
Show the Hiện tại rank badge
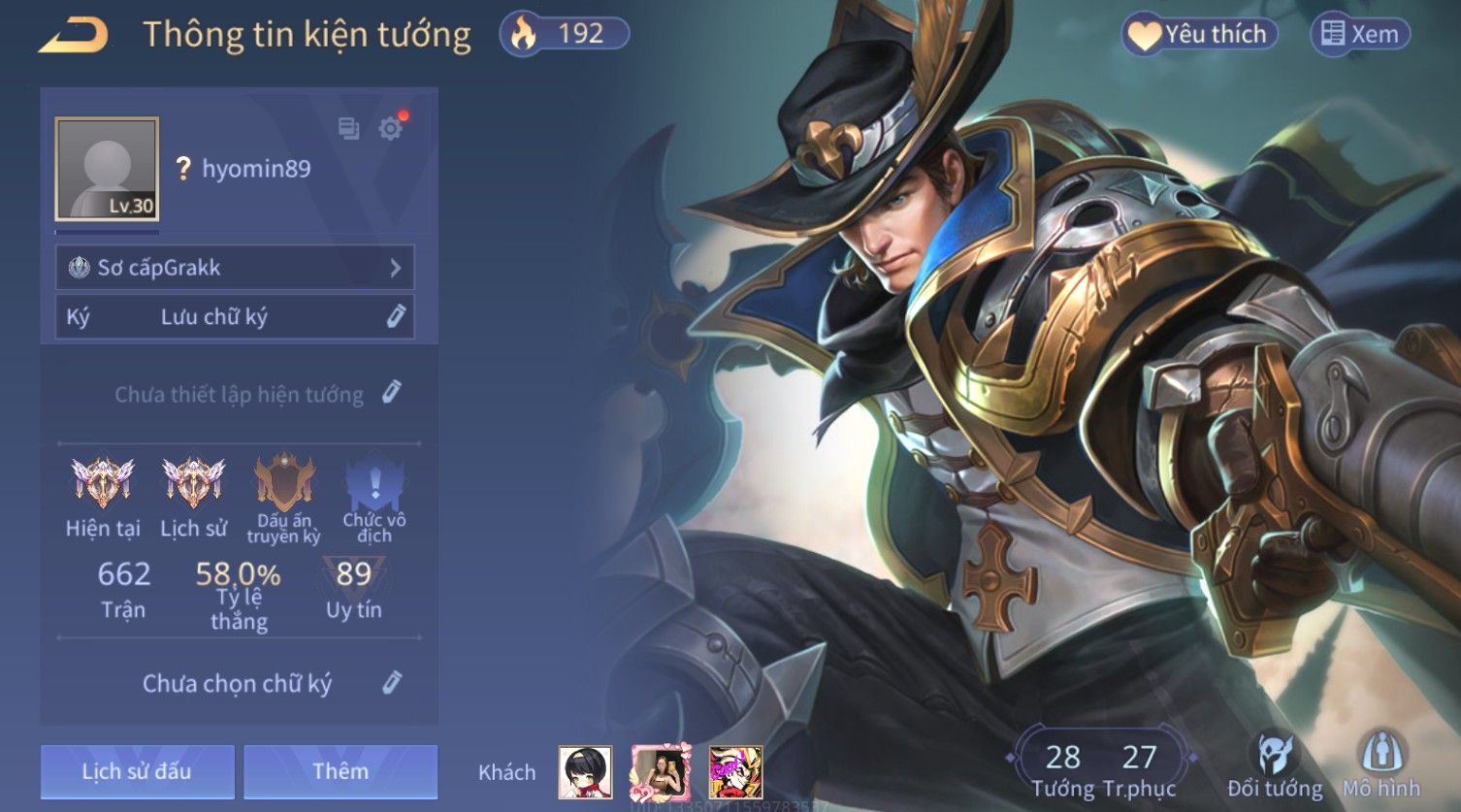(x=102, y=482)
